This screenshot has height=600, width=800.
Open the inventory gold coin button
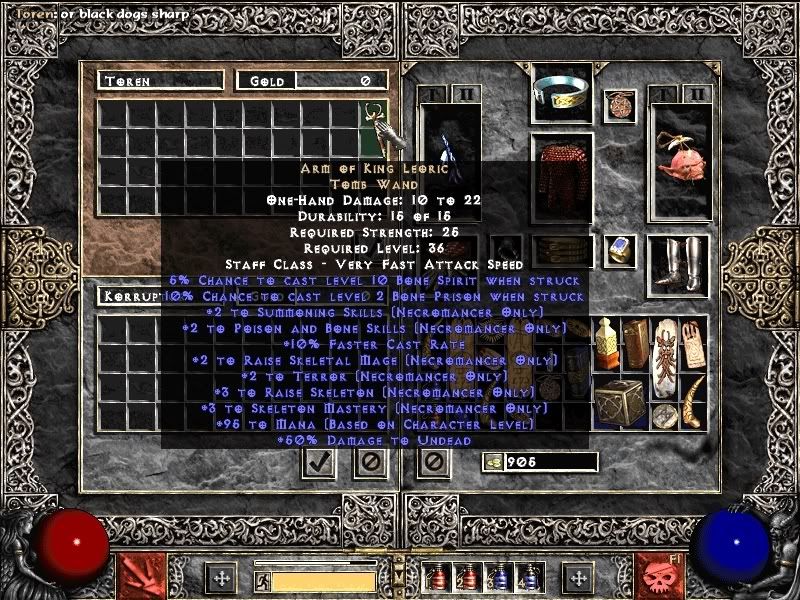tap(492, 462)
